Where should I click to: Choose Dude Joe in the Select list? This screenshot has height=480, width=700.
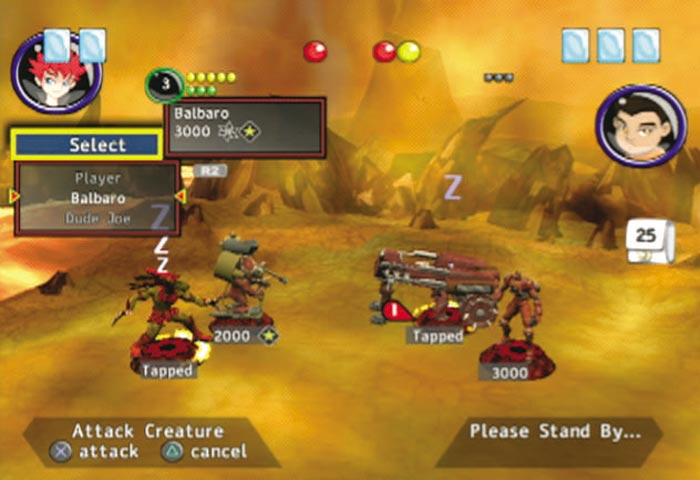tap(97, 217)
